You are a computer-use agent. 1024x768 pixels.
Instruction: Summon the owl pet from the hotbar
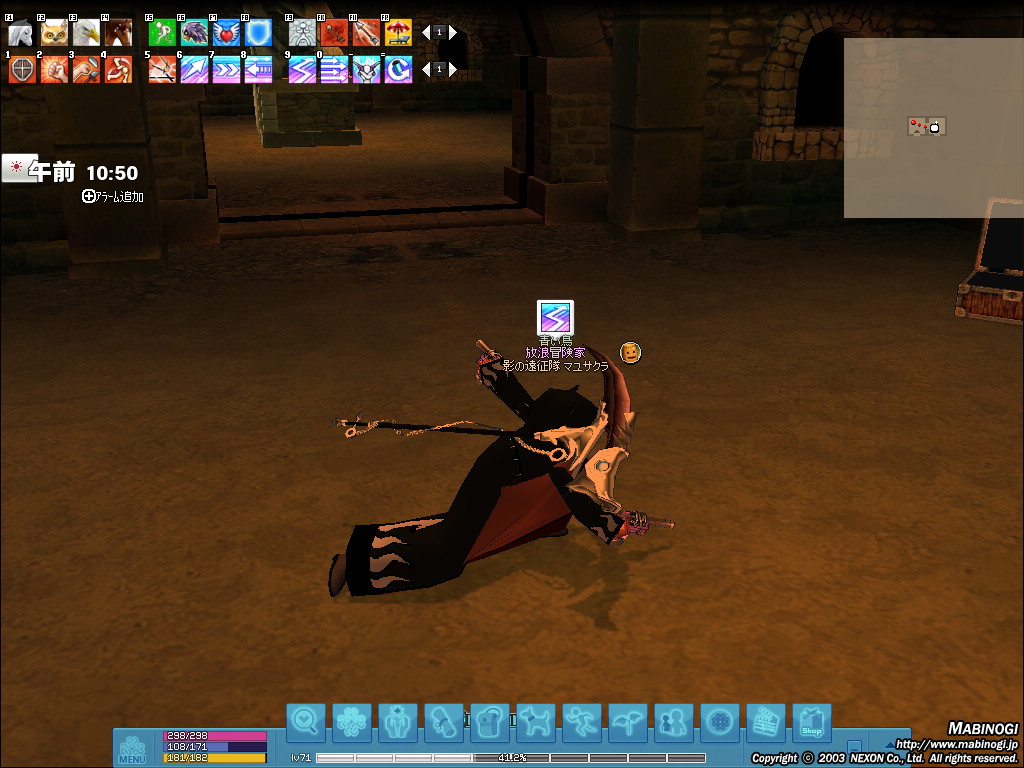pos(54,34)
